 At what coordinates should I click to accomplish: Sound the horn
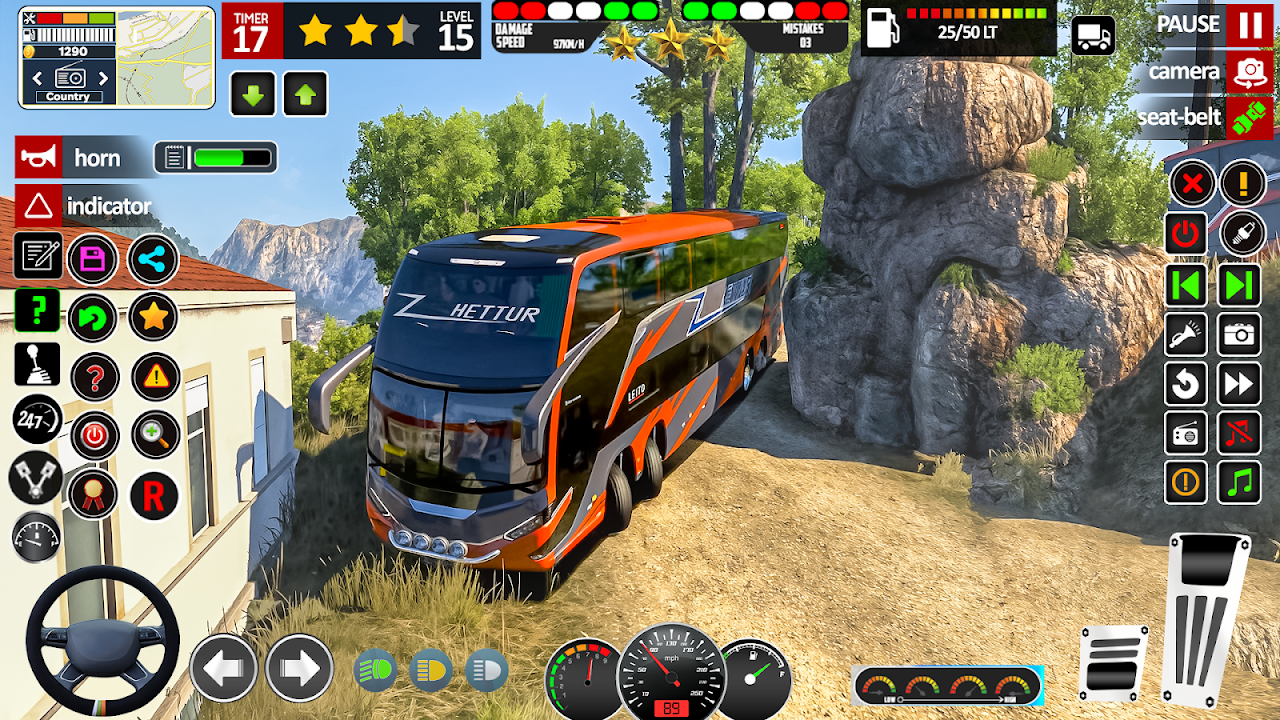click(x=38, y=158)
